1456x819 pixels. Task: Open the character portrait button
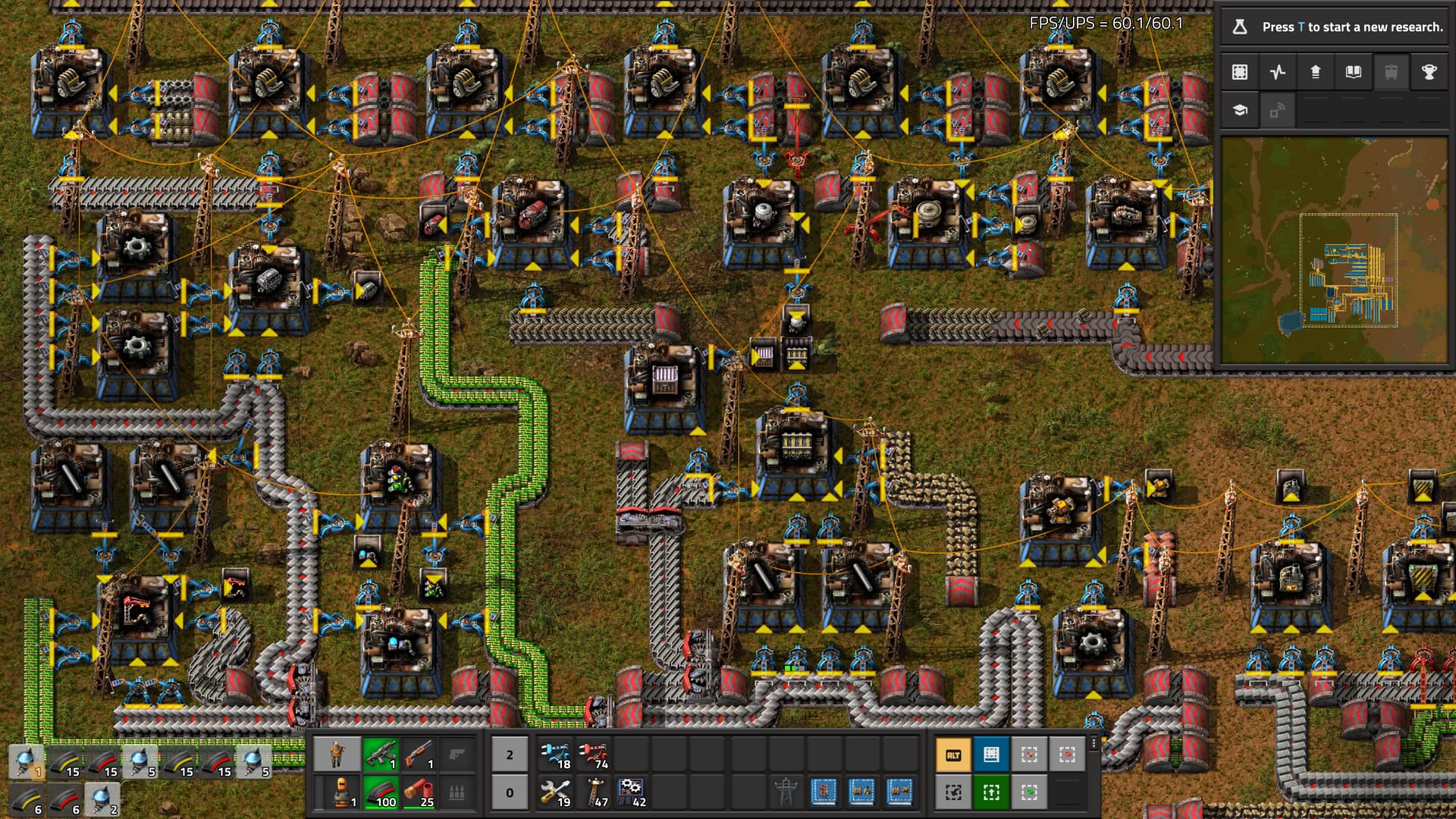coord(337,755)
